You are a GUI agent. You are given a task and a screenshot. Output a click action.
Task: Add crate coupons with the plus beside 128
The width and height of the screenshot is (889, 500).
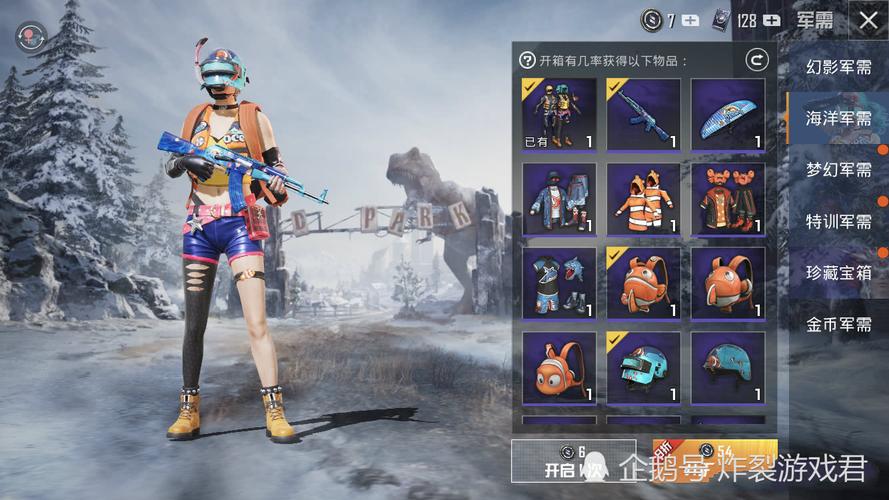coord(771,19)
